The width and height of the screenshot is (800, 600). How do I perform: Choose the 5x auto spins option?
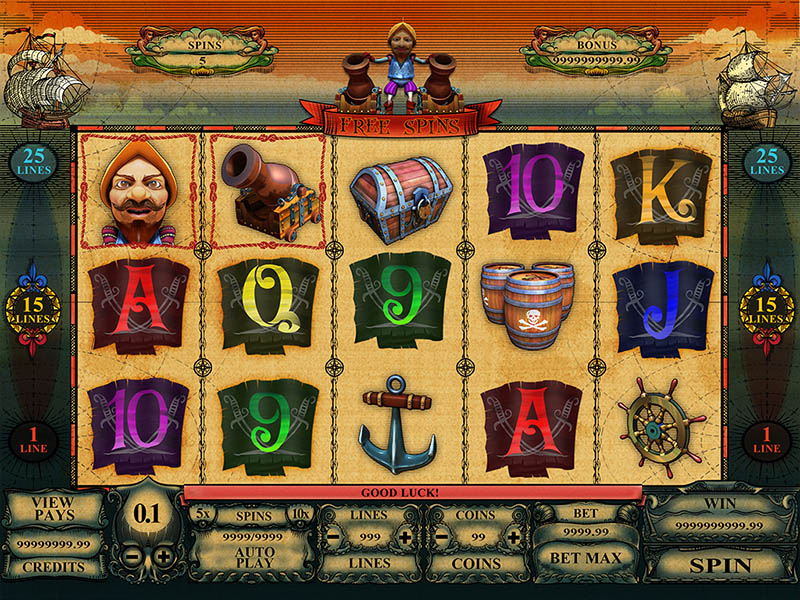click(x=204, y=514)
